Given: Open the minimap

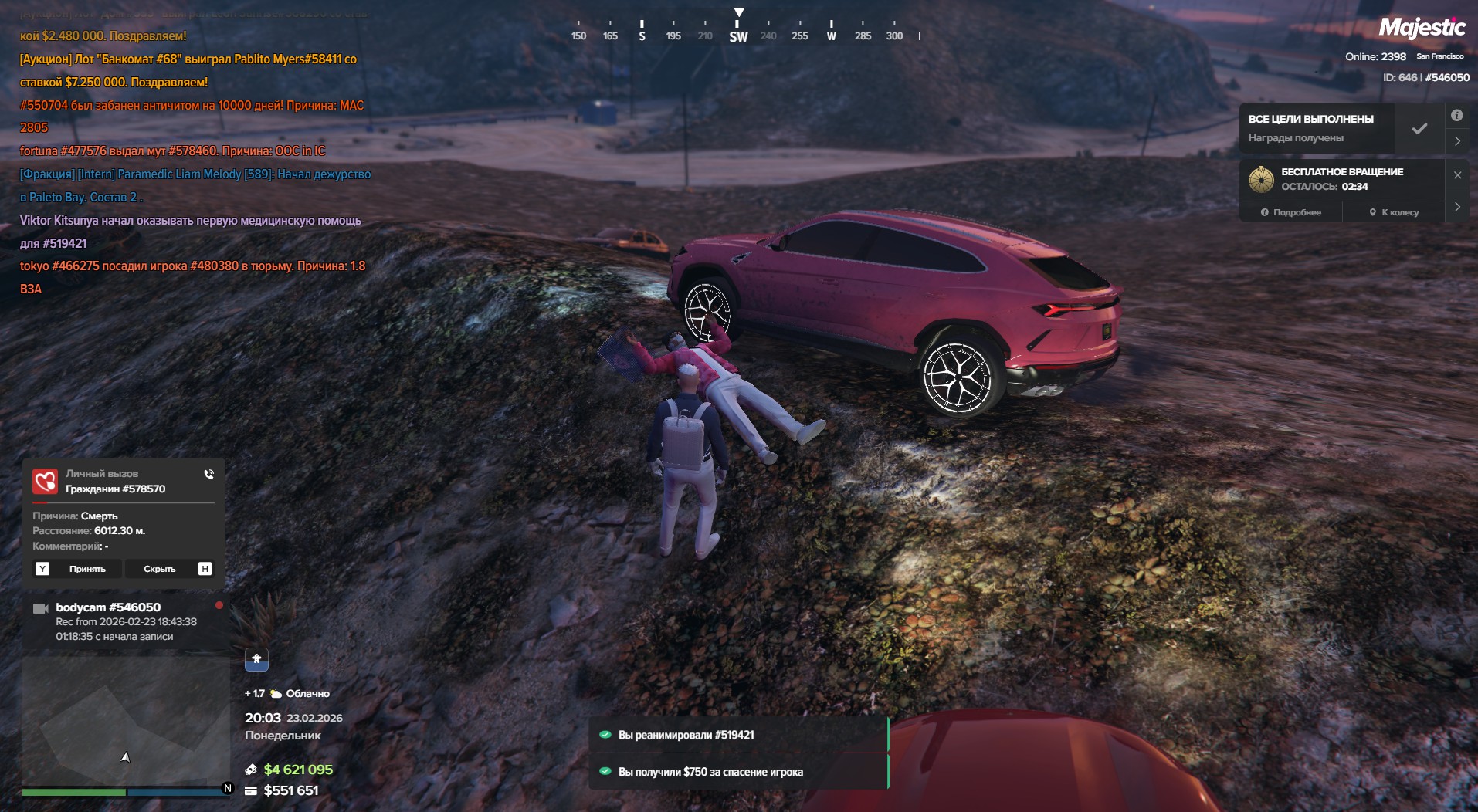Looking at the screenshot, I should [125, 720].
